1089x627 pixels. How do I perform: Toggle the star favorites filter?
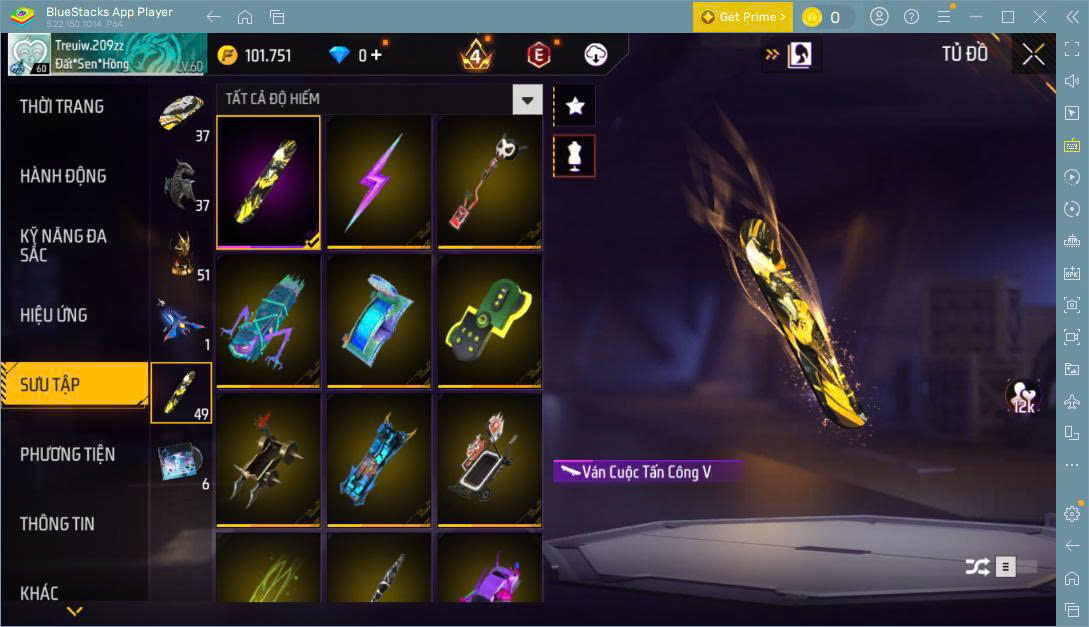point(574,105)
